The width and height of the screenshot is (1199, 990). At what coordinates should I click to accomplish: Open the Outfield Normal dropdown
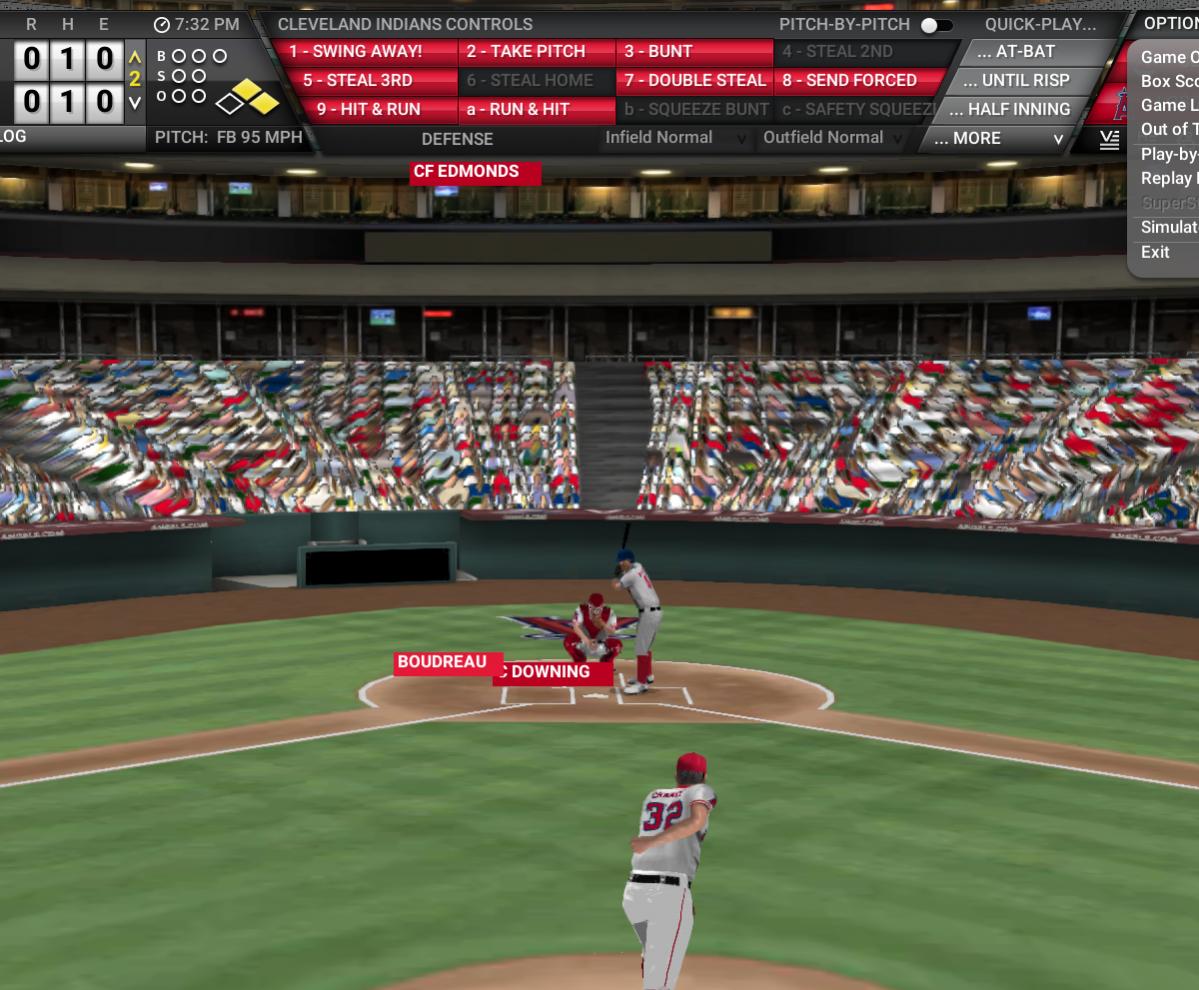(x=833, y=138)
